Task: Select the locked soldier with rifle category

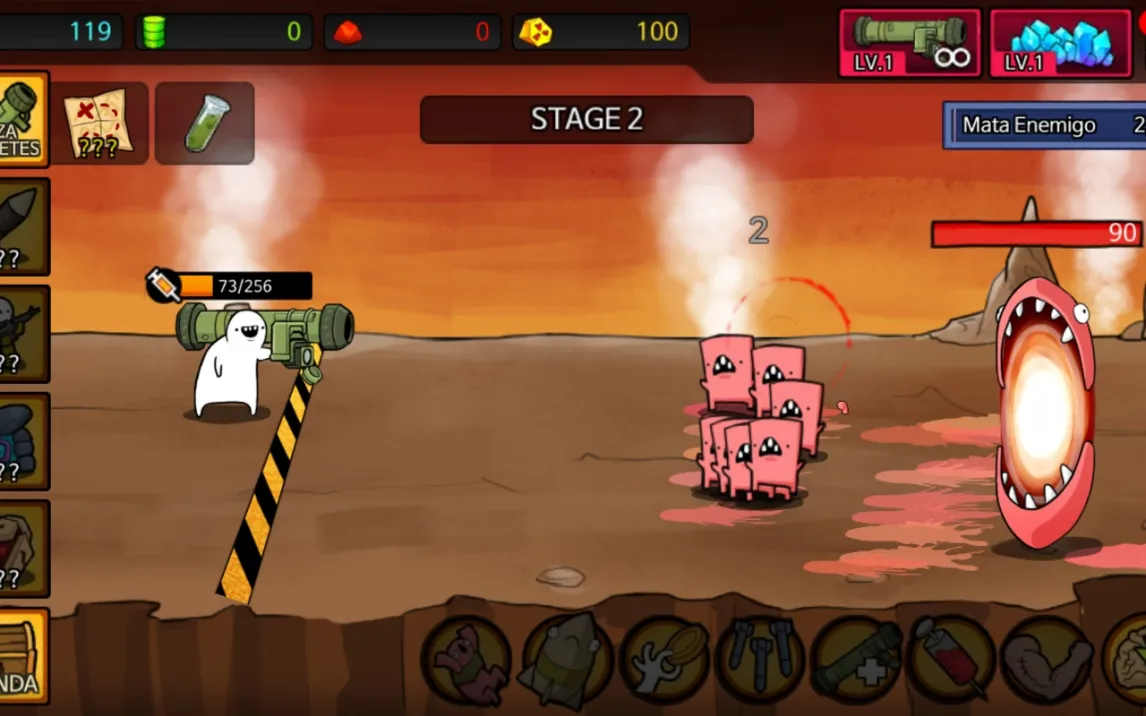Action: tap(22, 333)
